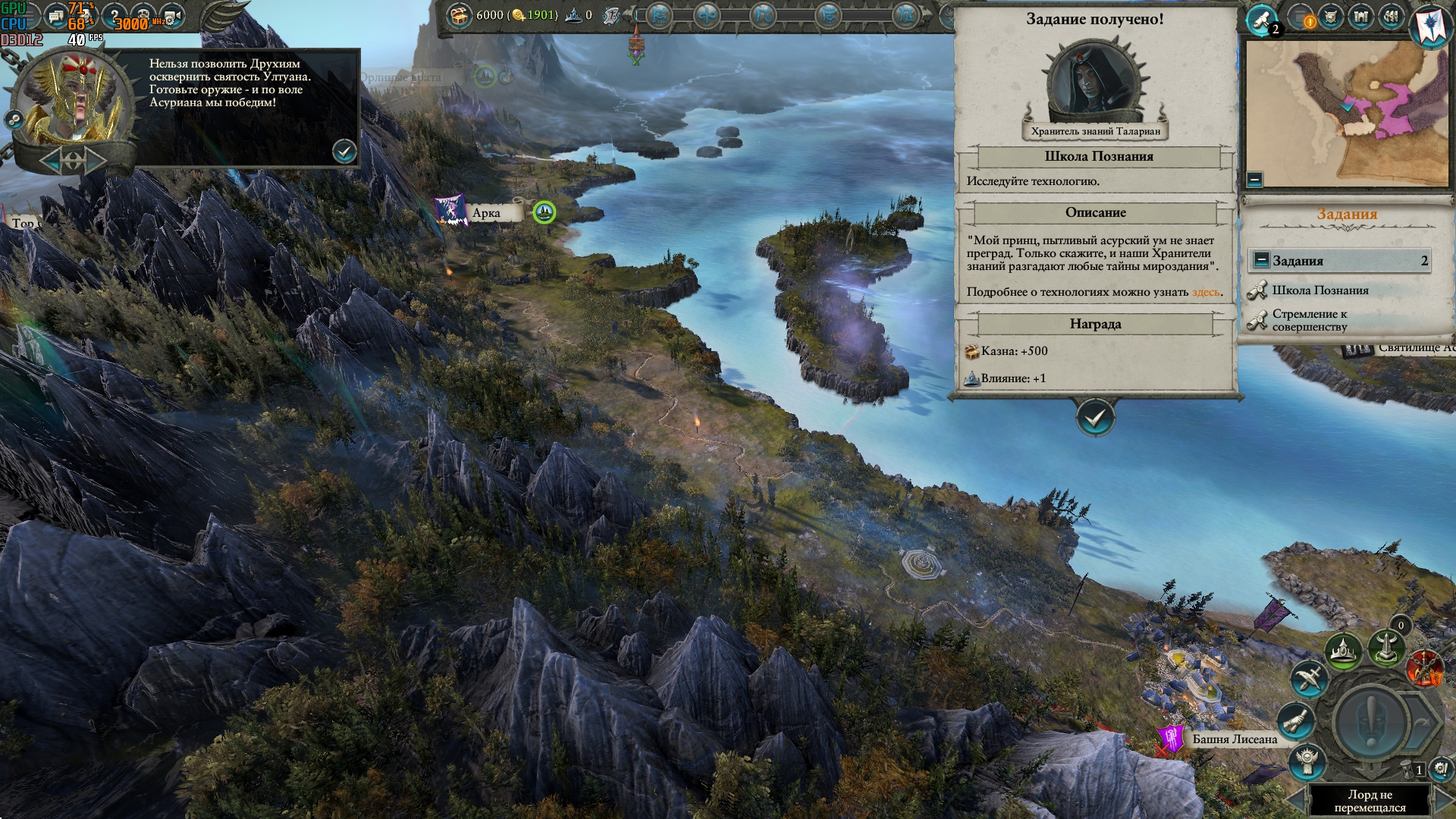Collapse the minimap with the minus button
The width and height of the screenshot is (1456, 819).
click(1254, 180)
